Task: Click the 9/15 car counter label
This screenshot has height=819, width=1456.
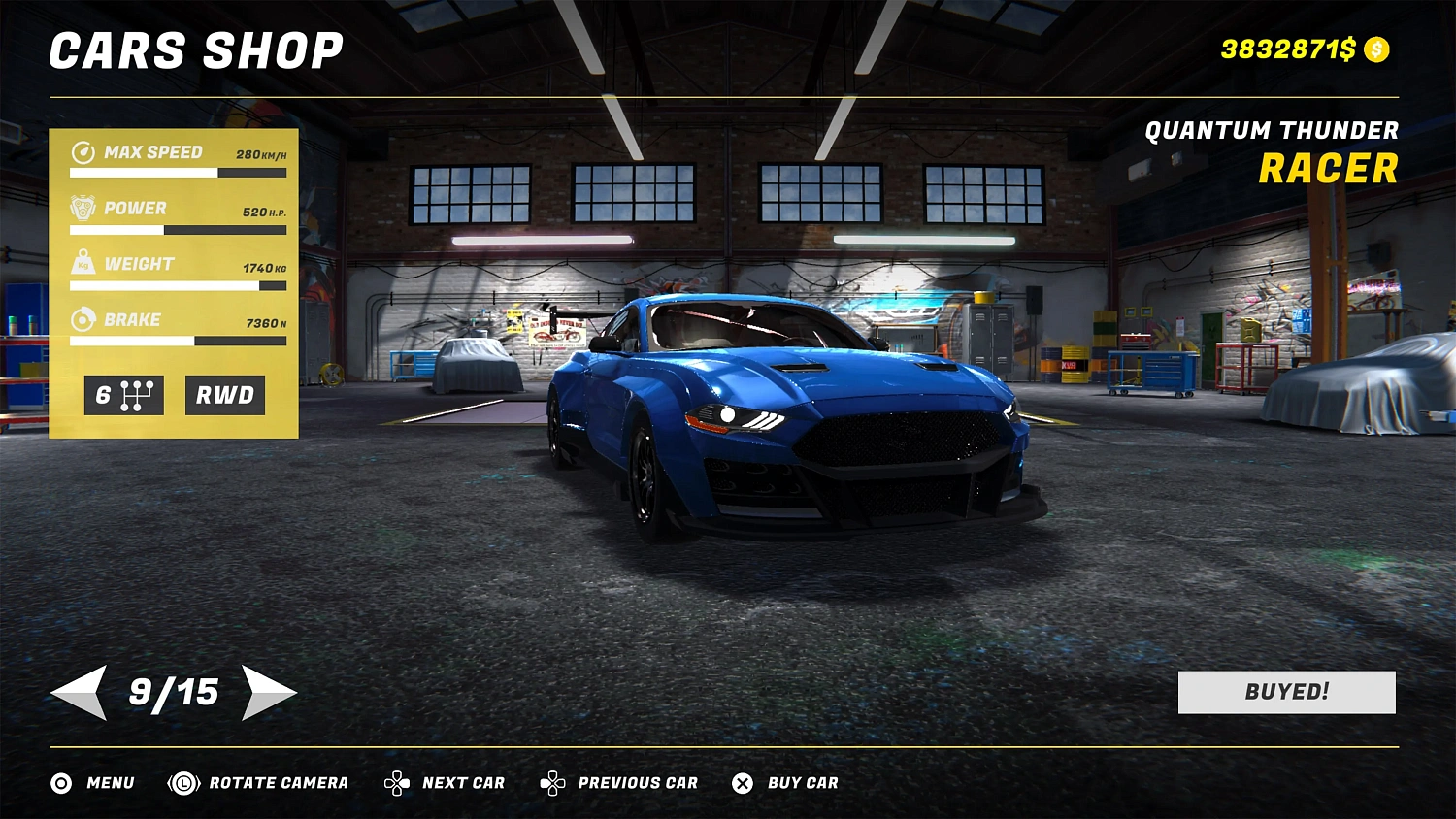Action: tap(175, 692)
